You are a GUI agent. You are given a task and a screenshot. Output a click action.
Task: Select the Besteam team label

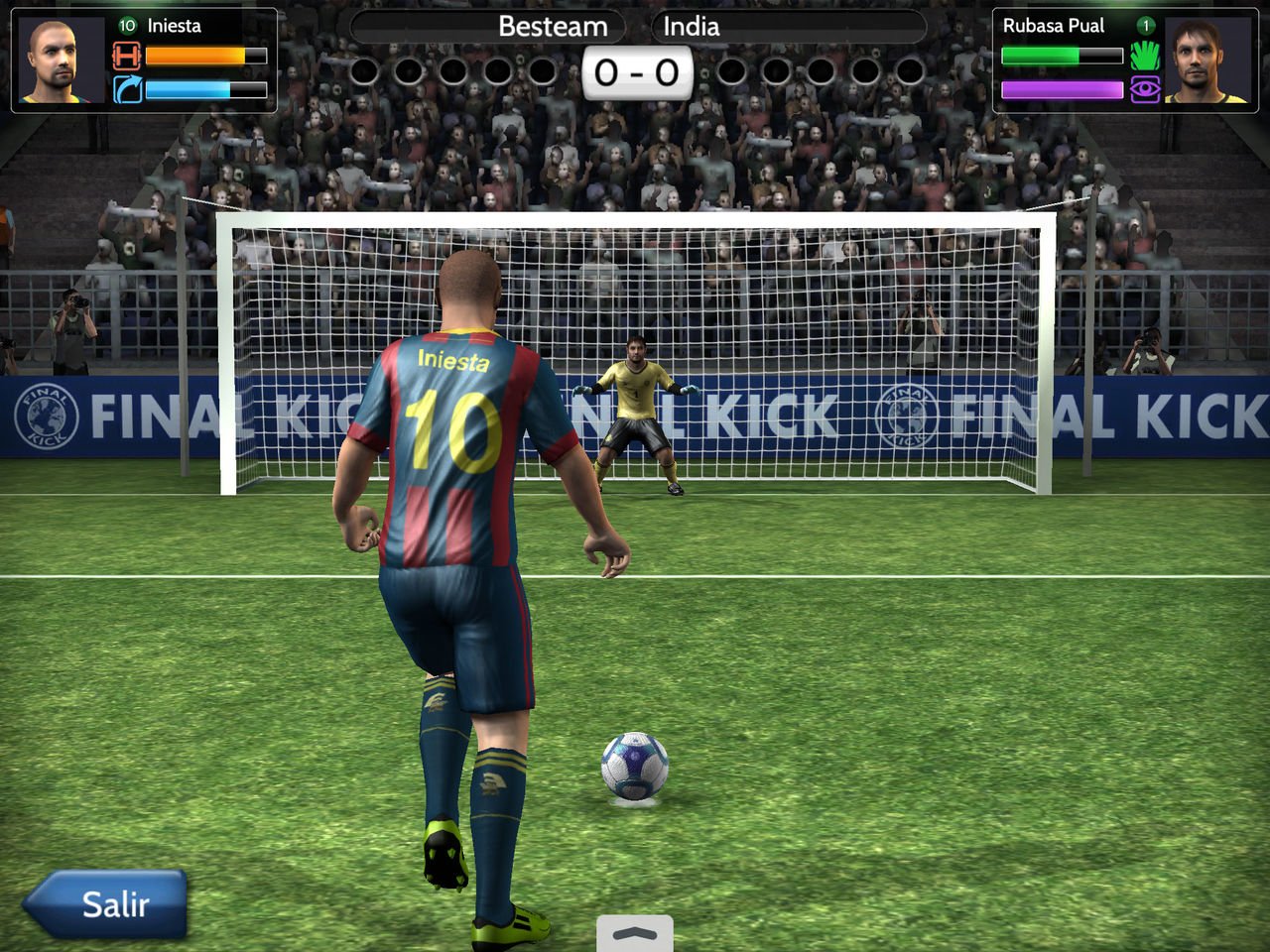coord(553,27)
